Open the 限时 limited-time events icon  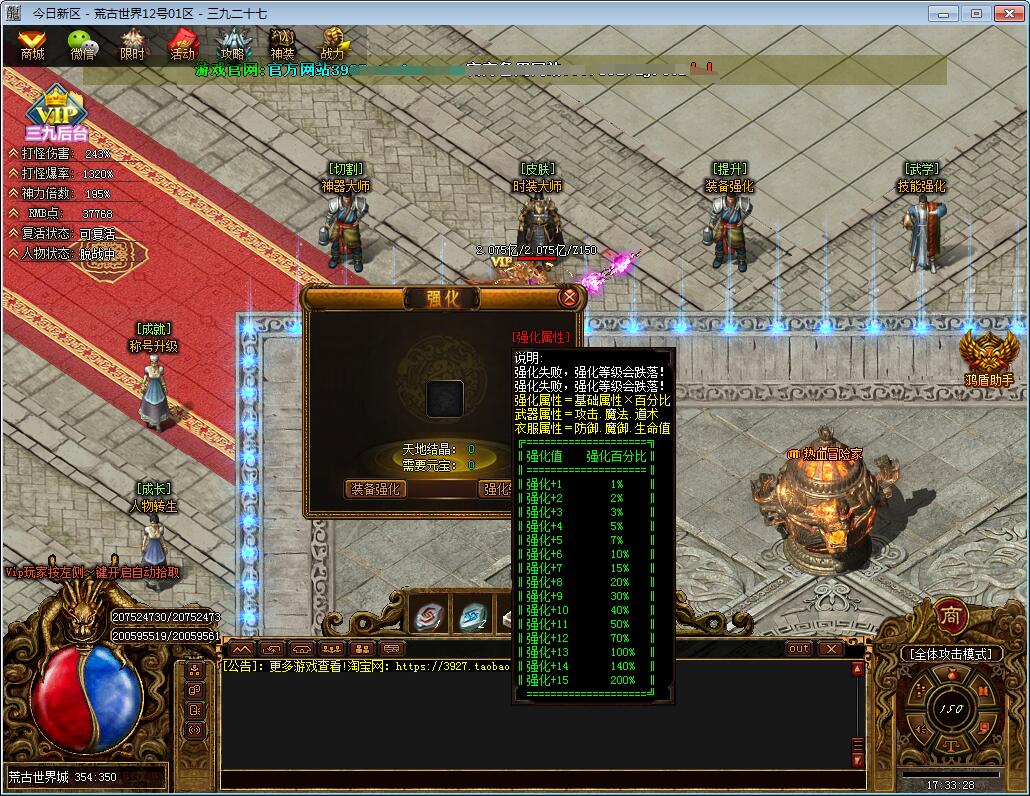[132, 43]
